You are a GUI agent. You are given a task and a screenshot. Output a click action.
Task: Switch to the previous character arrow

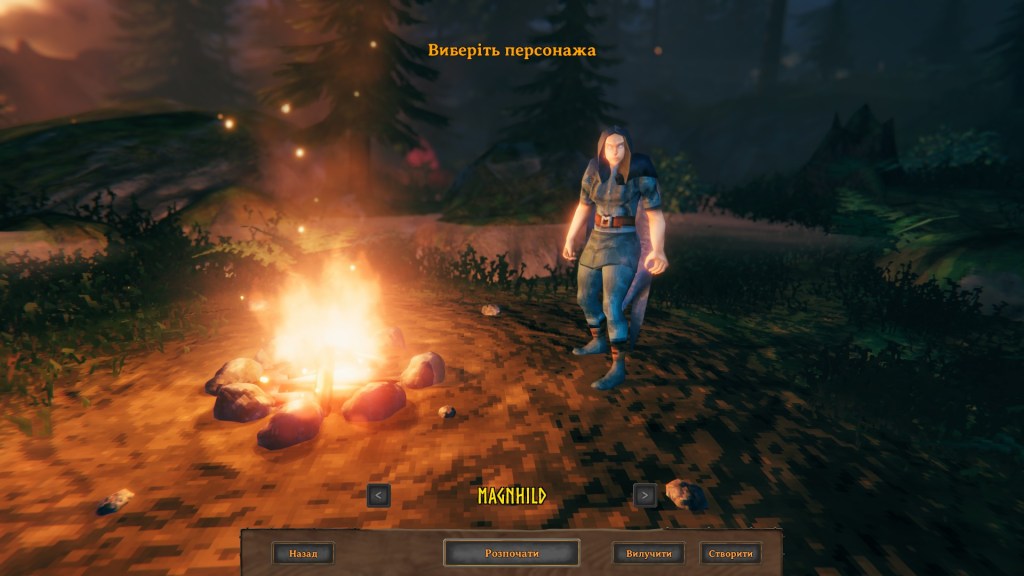(x=378, y=494)
